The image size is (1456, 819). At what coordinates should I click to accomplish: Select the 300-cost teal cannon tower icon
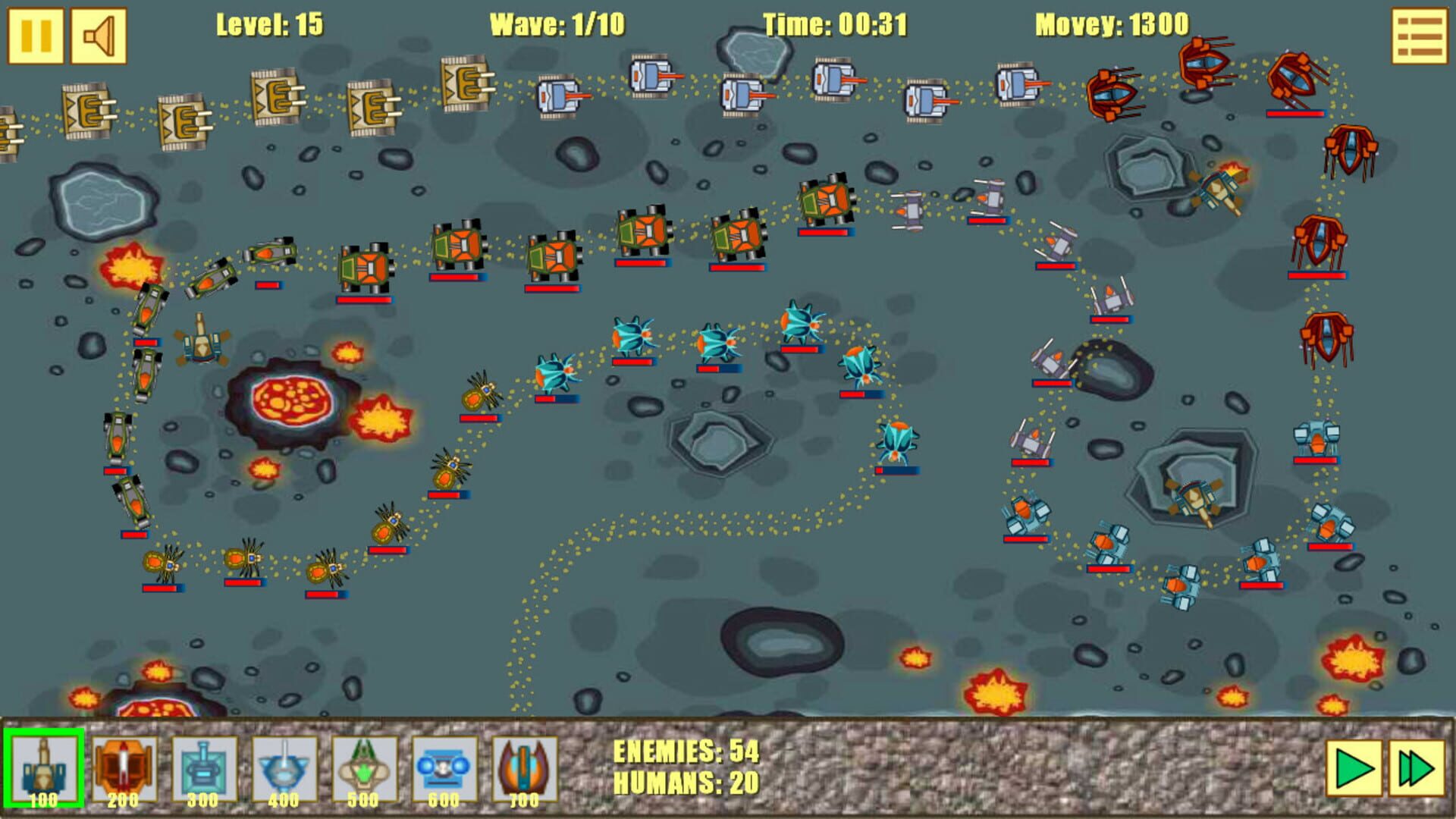point(204,768)
